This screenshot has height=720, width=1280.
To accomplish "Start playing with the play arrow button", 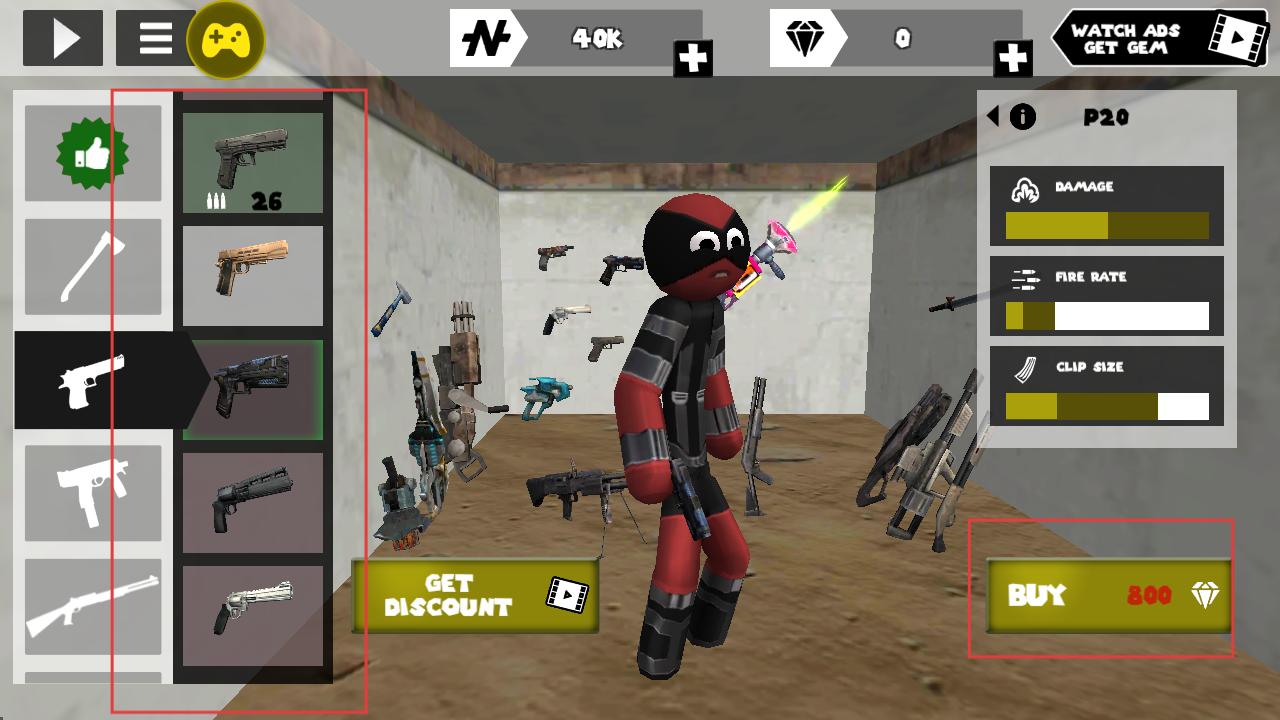I will (x=63, y=38).
